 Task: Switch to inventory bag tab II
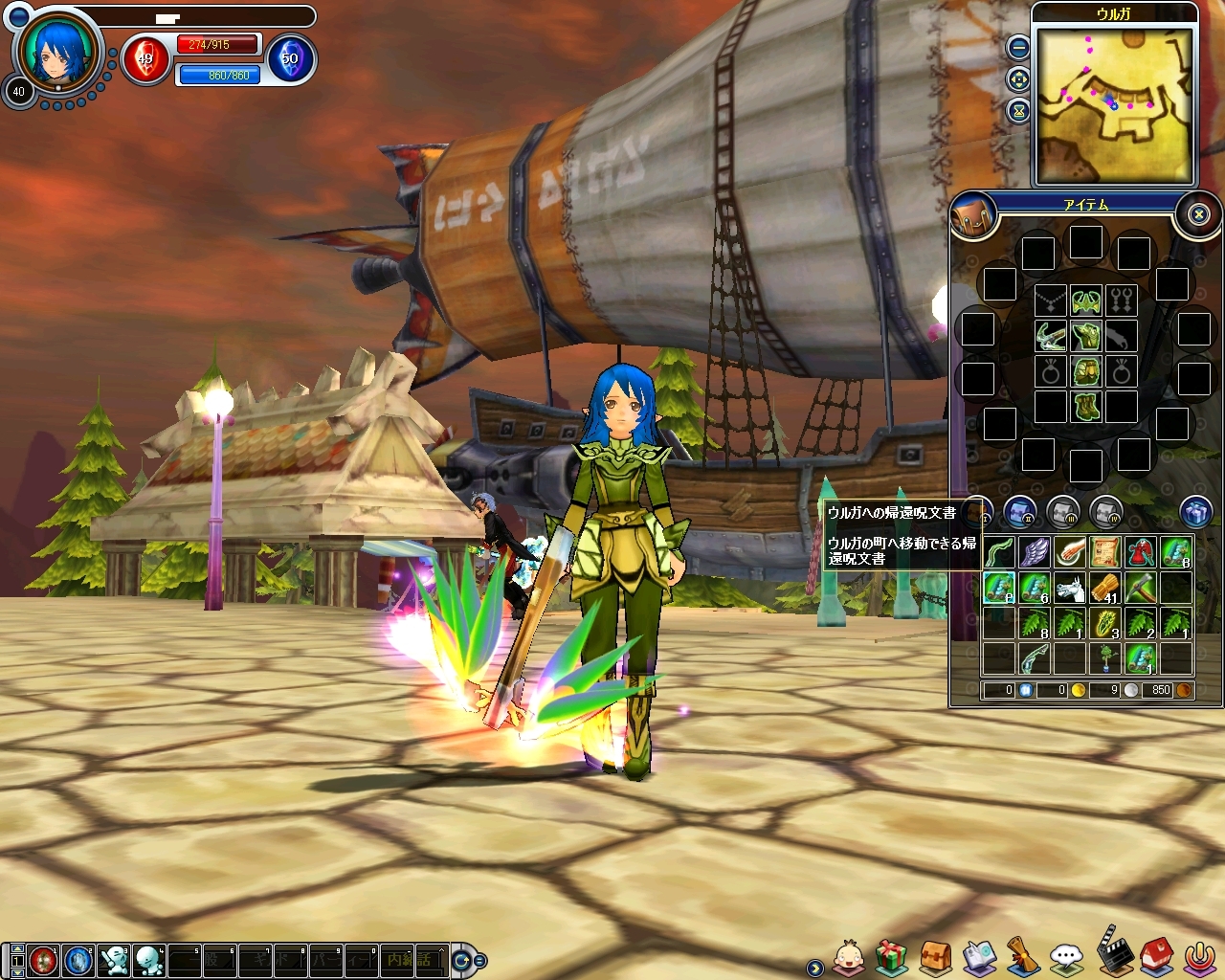(1021, 513)
